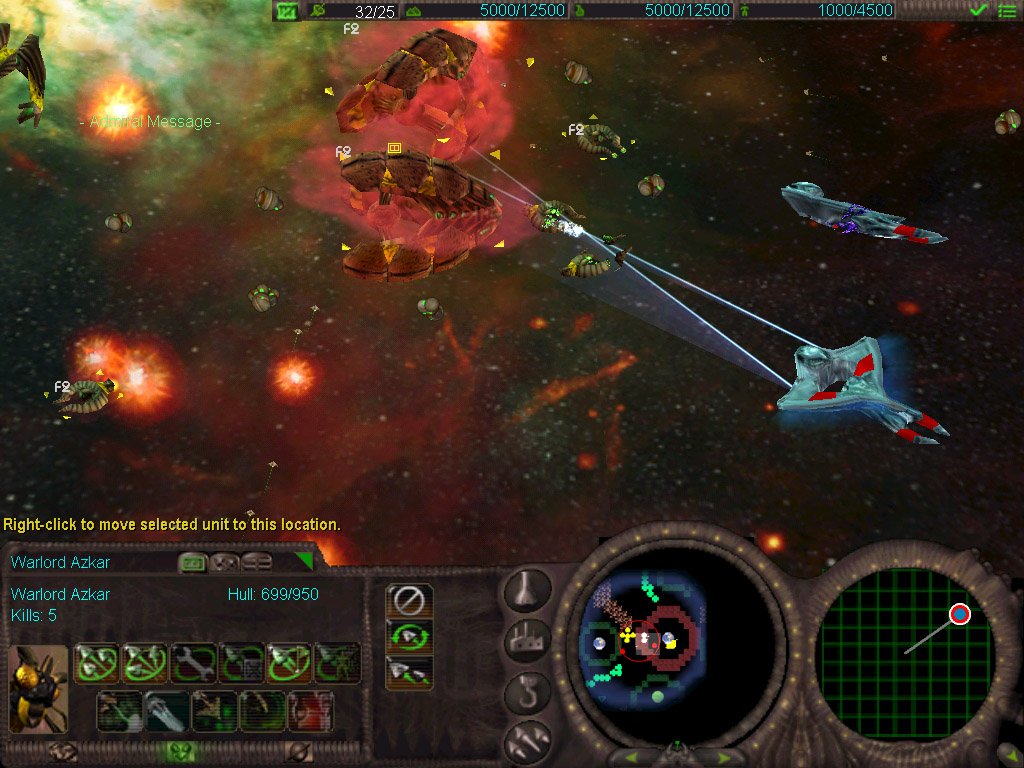Screen dimensions: 1024x768
Task: Click the stop order circle-slash button
Action: click(410, 601)
